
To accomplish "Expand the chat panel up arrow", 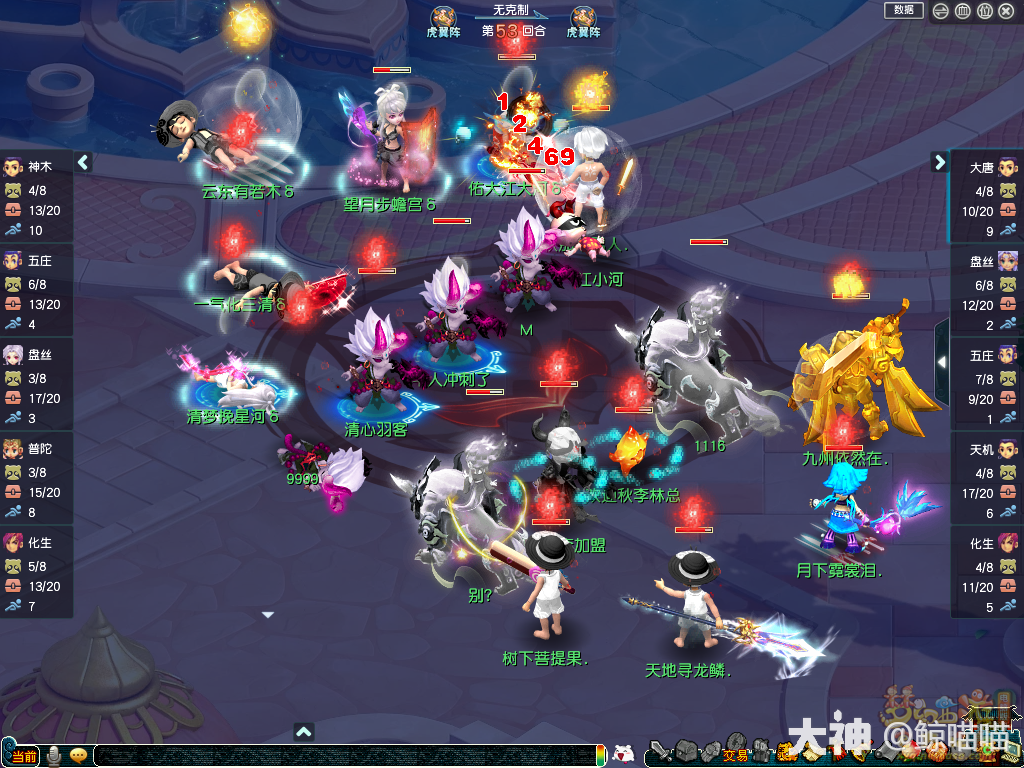I will point(304,732).
